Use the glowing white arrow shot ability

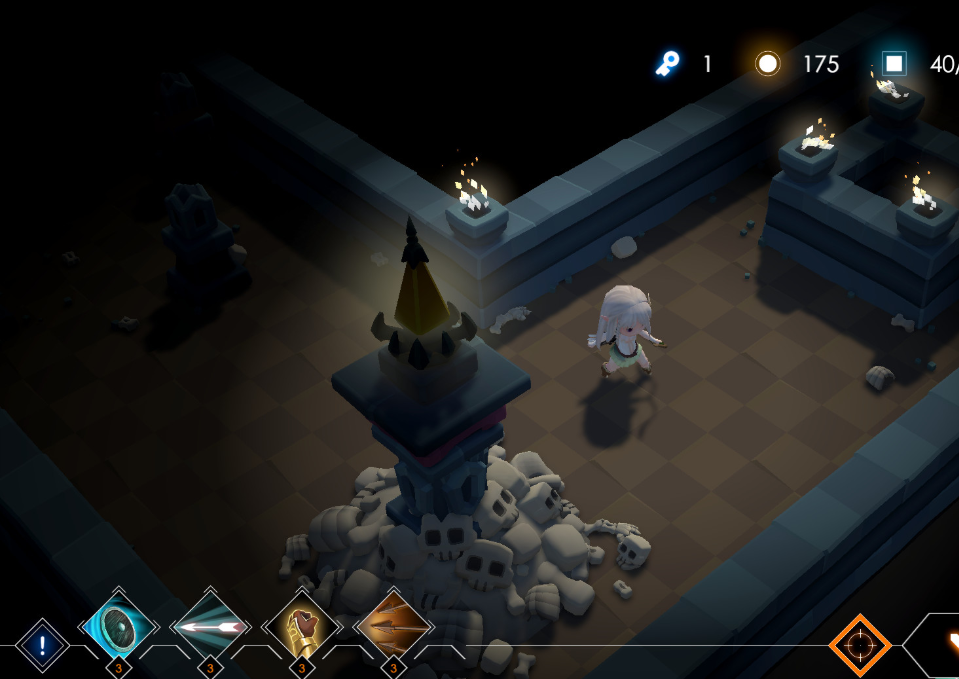pyautogui.click(x=210, y=627)
